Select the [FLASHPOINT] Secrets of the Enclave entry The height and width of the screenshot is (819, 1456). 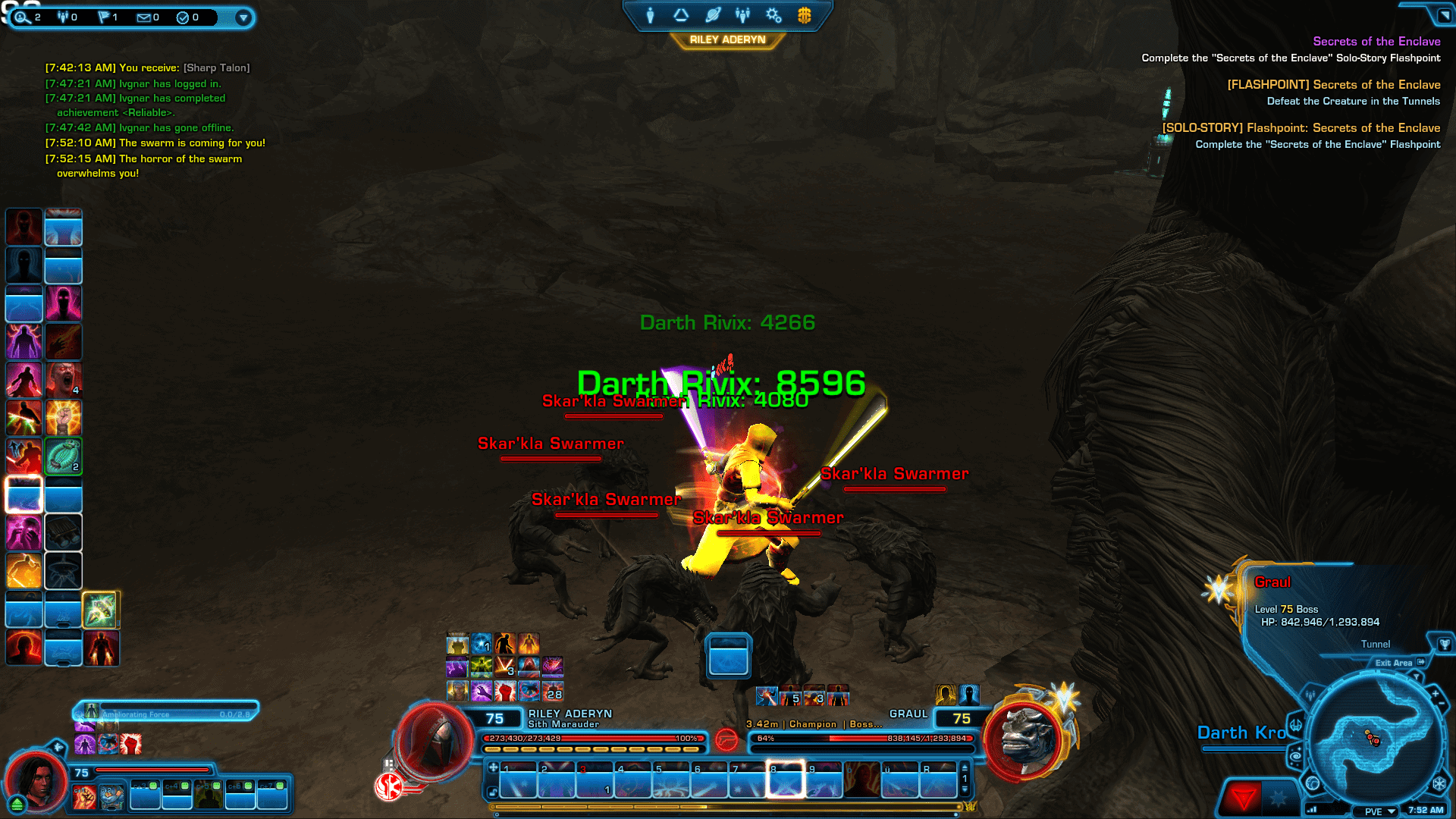point(1333,84)
